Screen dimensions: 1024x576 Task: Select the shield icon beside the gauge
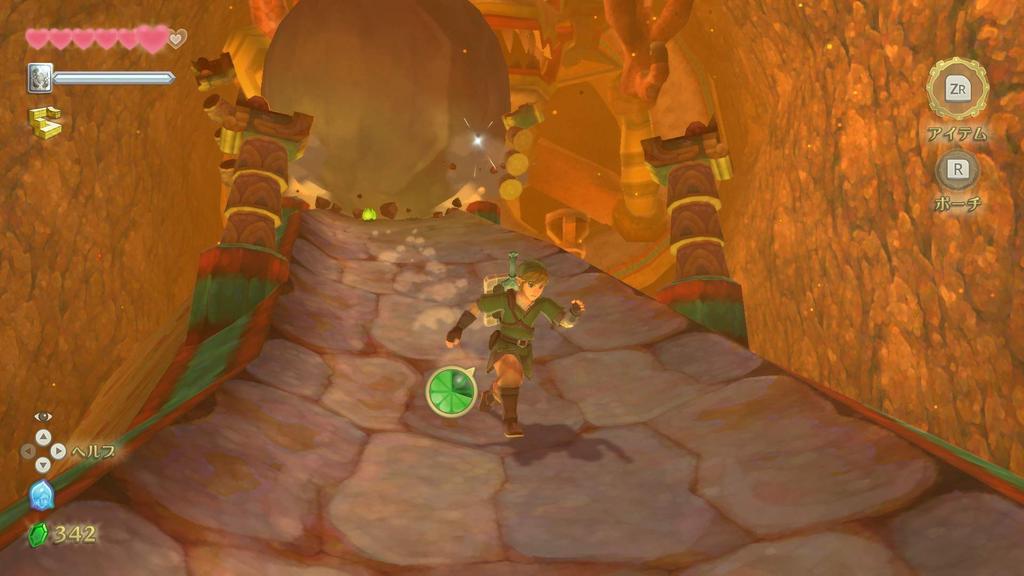click(x=39, y=78)
